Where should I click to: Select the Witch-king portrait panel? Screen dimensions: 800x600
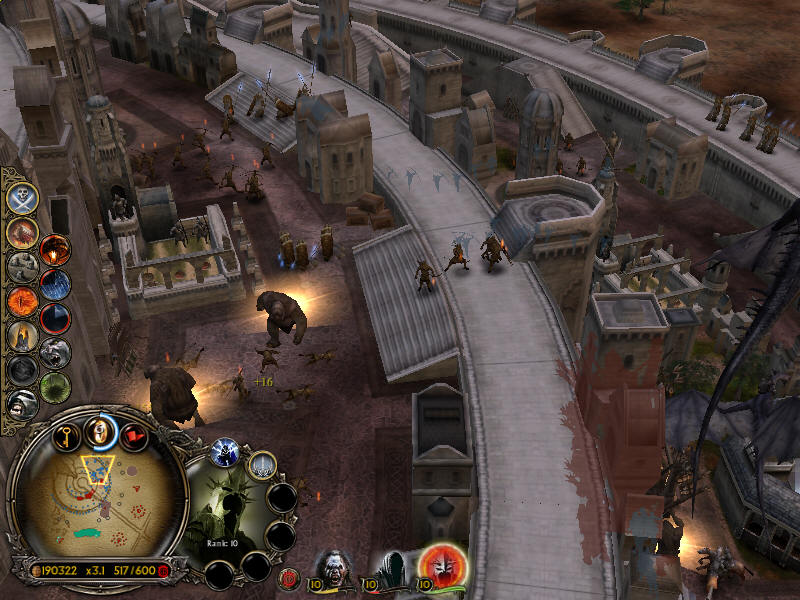coord(230,515)
